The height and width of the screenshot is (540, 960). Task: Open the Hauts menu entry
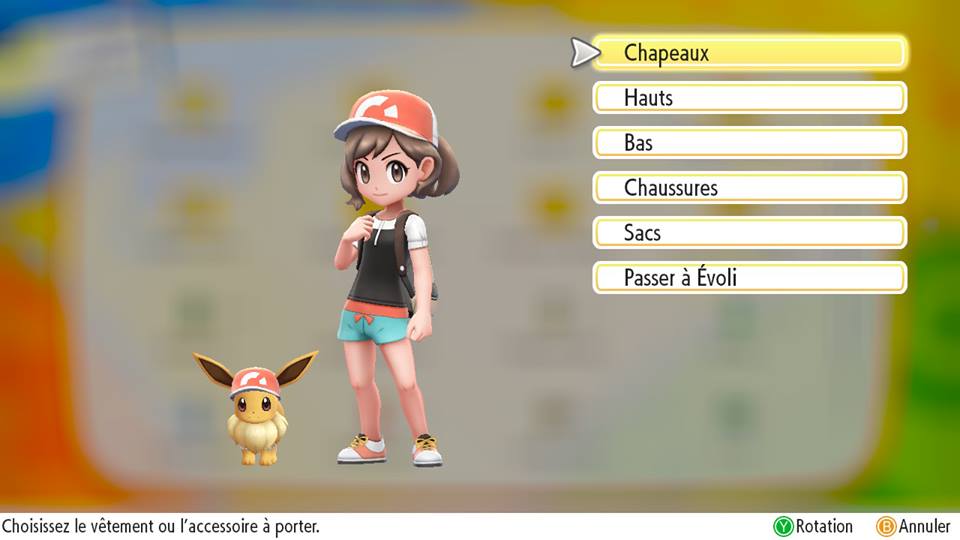749,98
